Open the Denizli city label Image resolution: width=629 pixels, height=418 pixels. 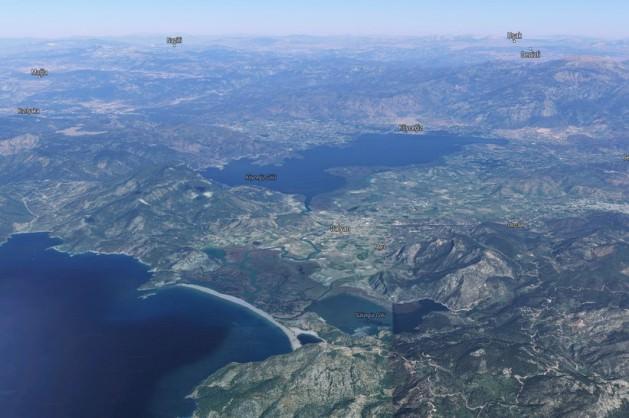530,54
